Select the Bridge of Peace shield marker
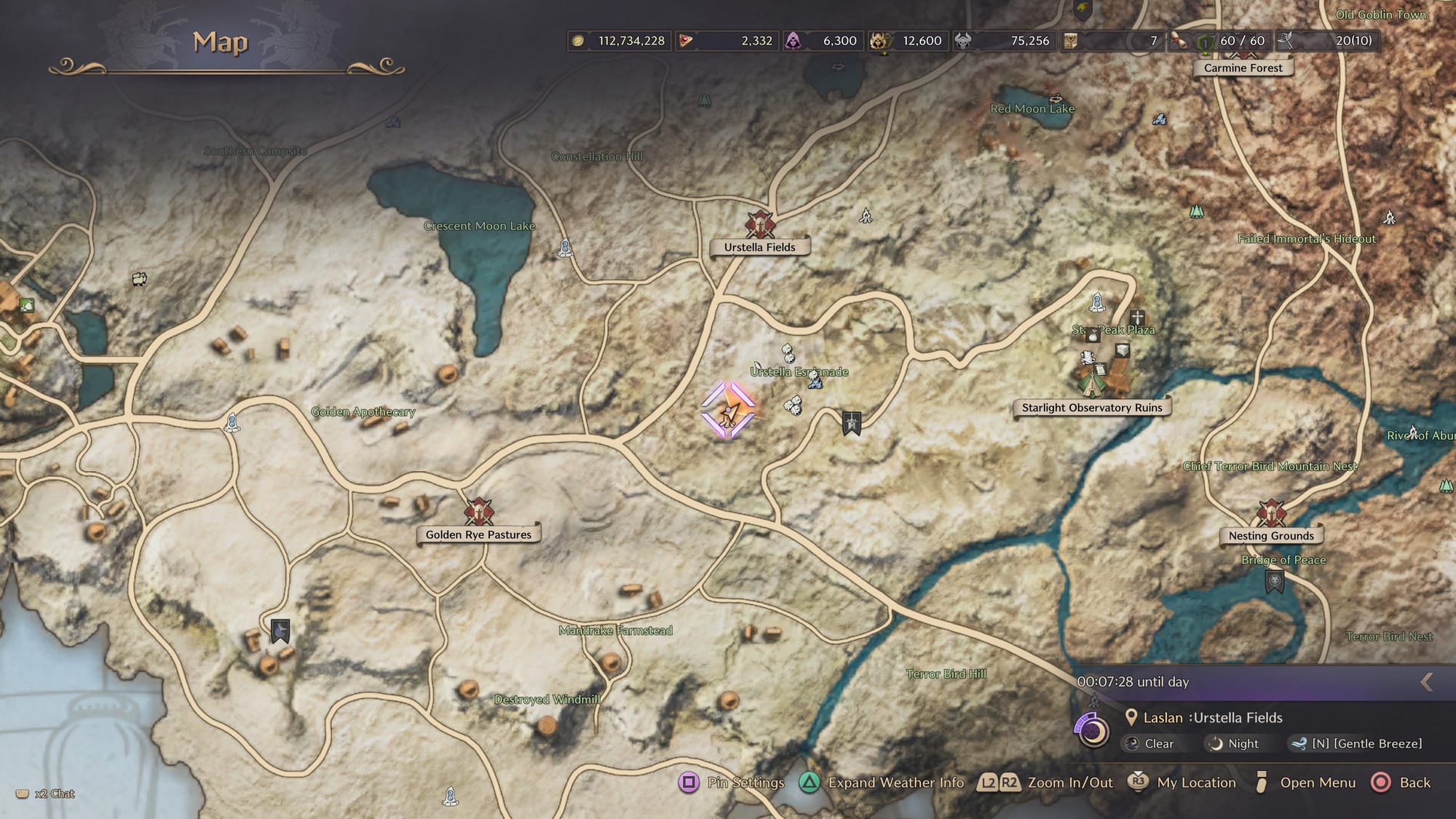1456x819 pixels. click(x=1274, y=582)
